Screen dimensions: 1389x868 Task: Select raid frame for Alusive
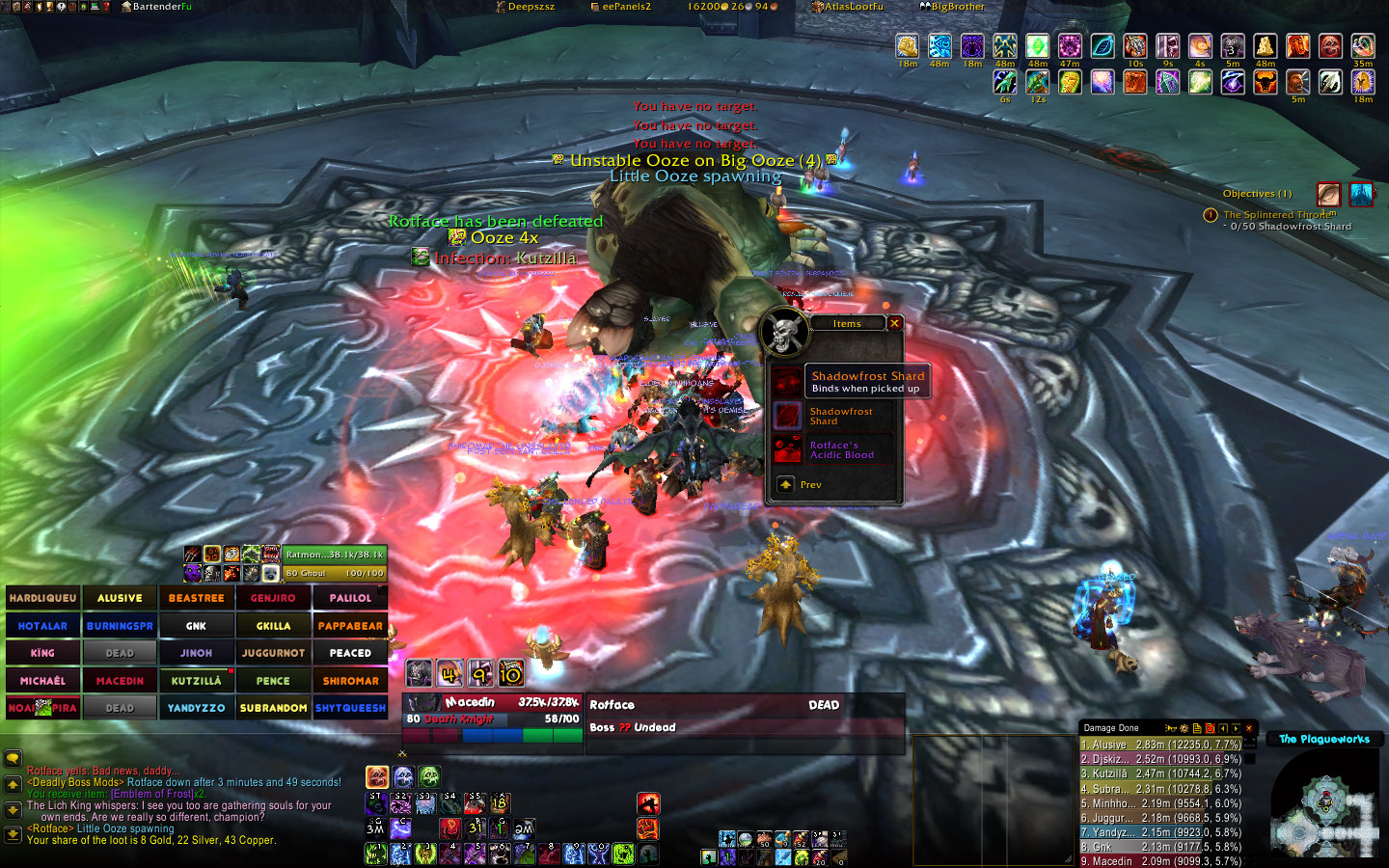[120, 598]
